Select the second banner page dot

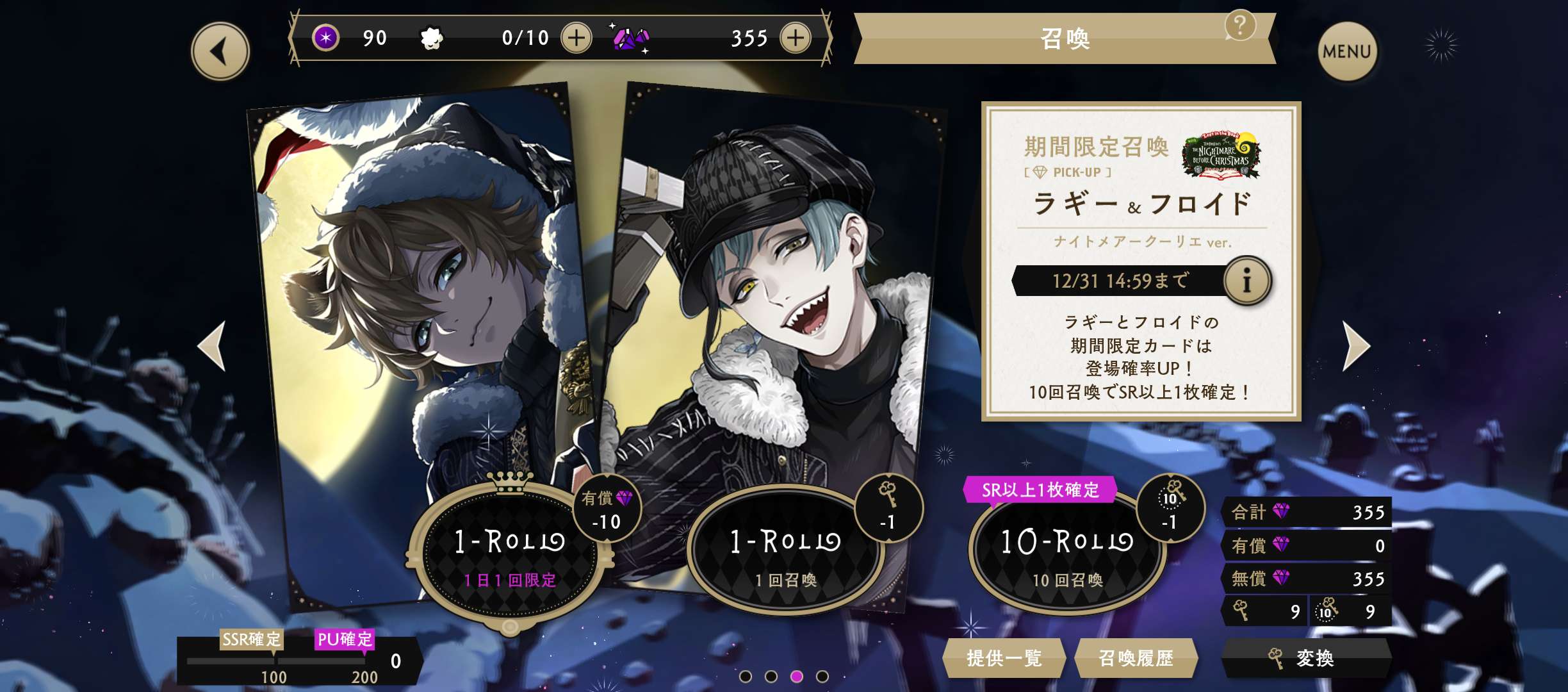(771, 676)
